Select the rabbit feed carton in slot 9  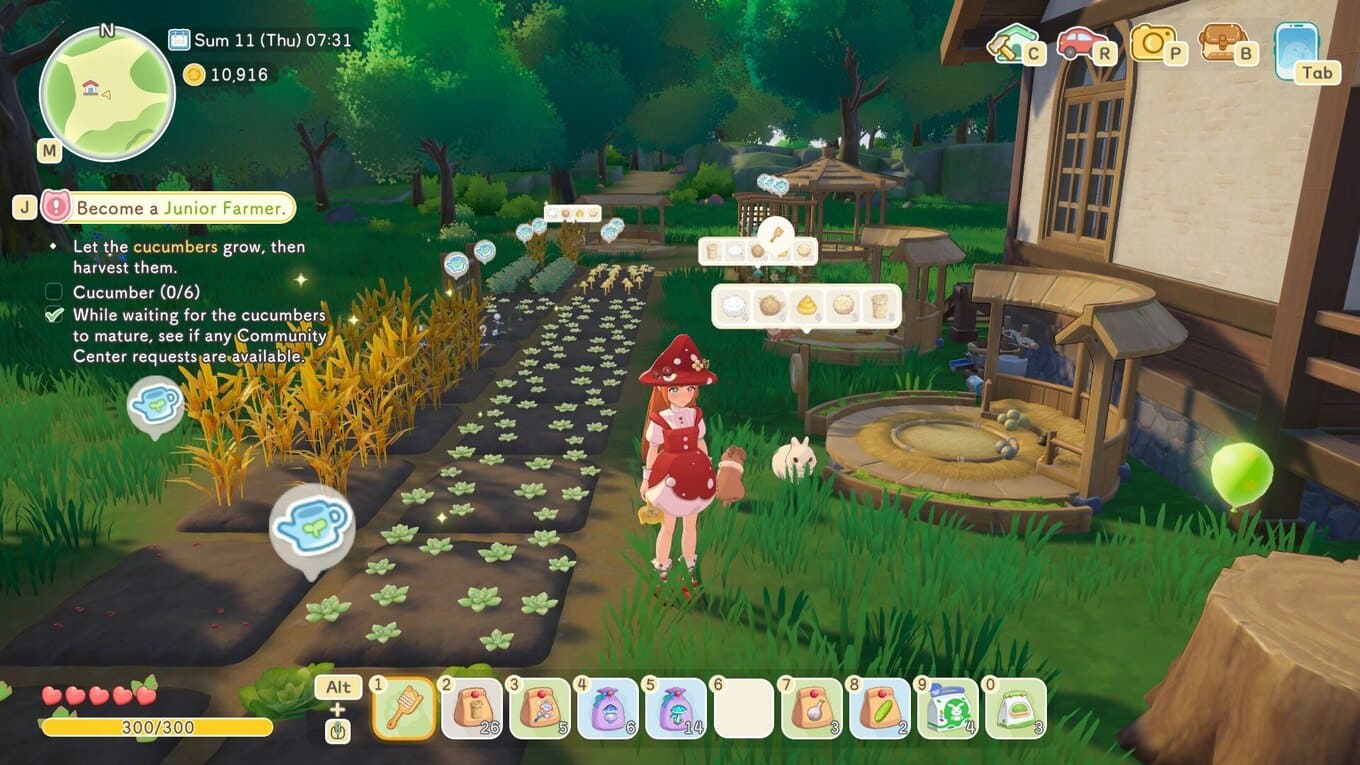click(x=948, y=708)
